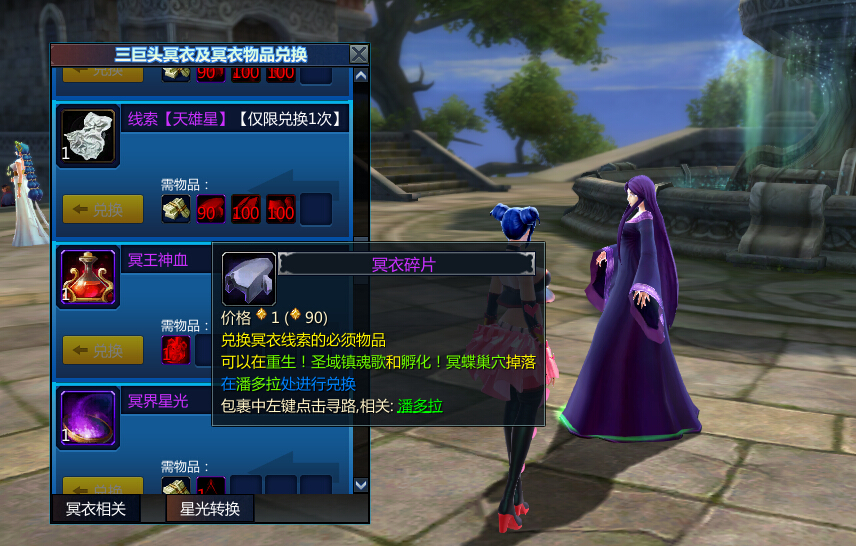Close the 冥衣物品兑换 exchange window
Screen dimensions: 856x546
click(x=359, y=54)
